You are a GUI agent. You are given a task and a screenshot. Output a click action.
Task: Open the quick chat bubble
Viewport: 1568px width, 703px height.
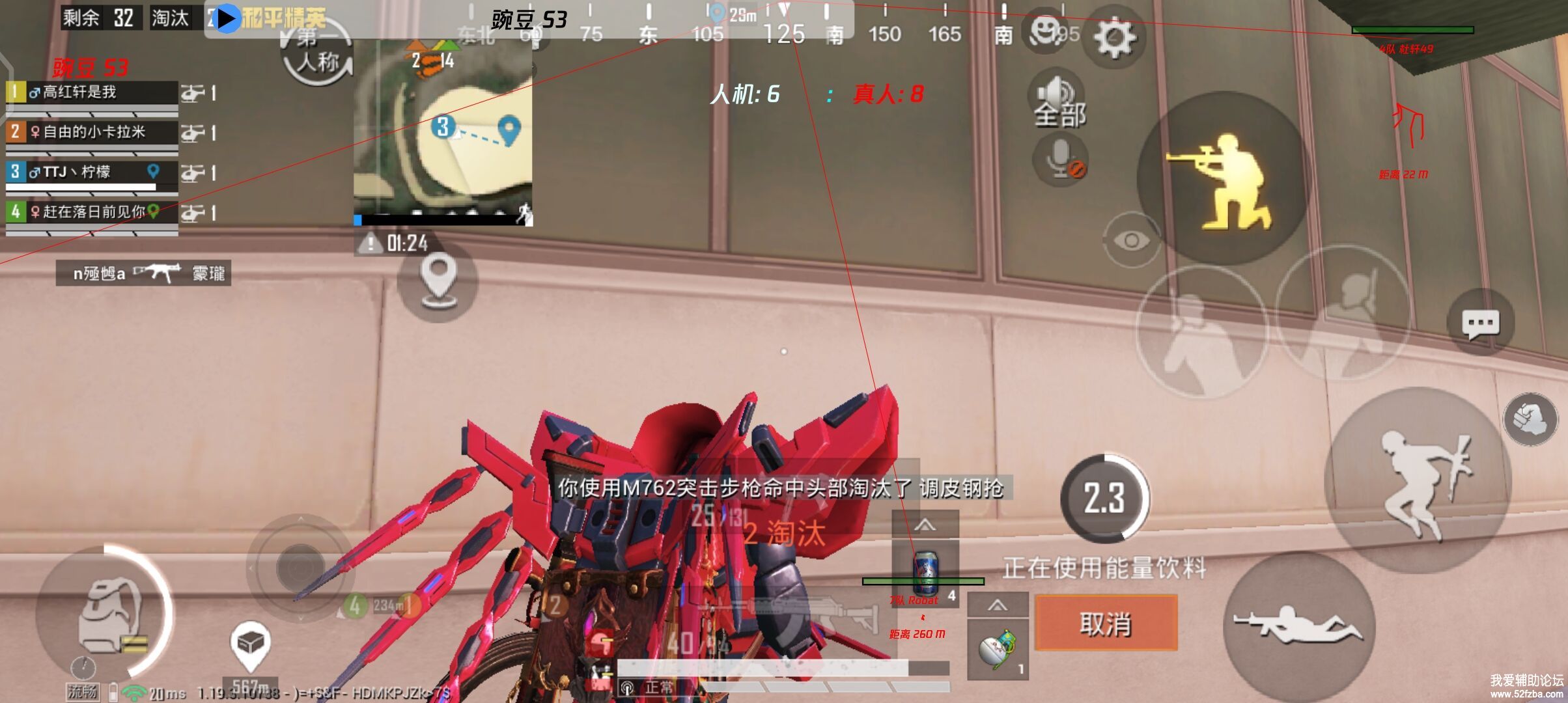(x=1480, y=323)
